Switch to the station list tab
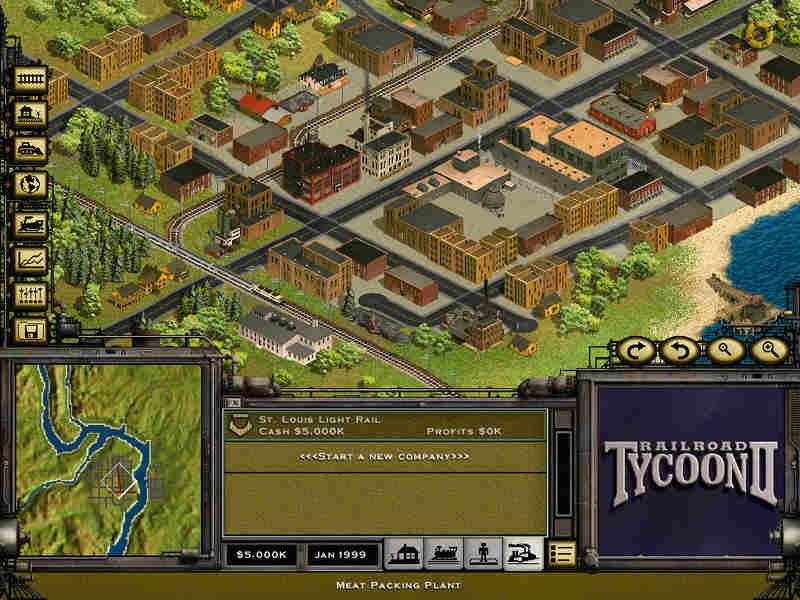The image size is (800, 600). [x=403, y=553]
